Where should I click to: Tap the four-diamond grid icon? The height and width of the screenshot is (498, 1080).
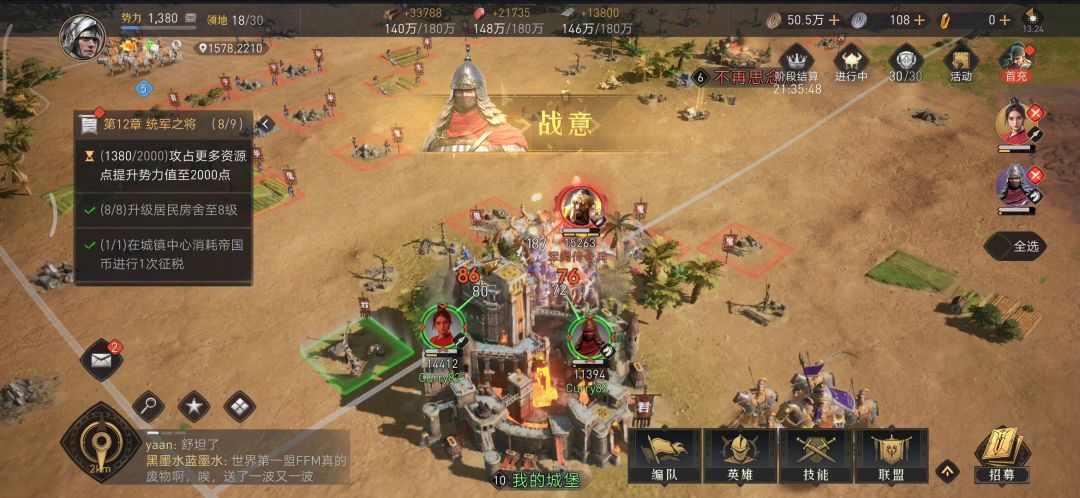point(239,406)
